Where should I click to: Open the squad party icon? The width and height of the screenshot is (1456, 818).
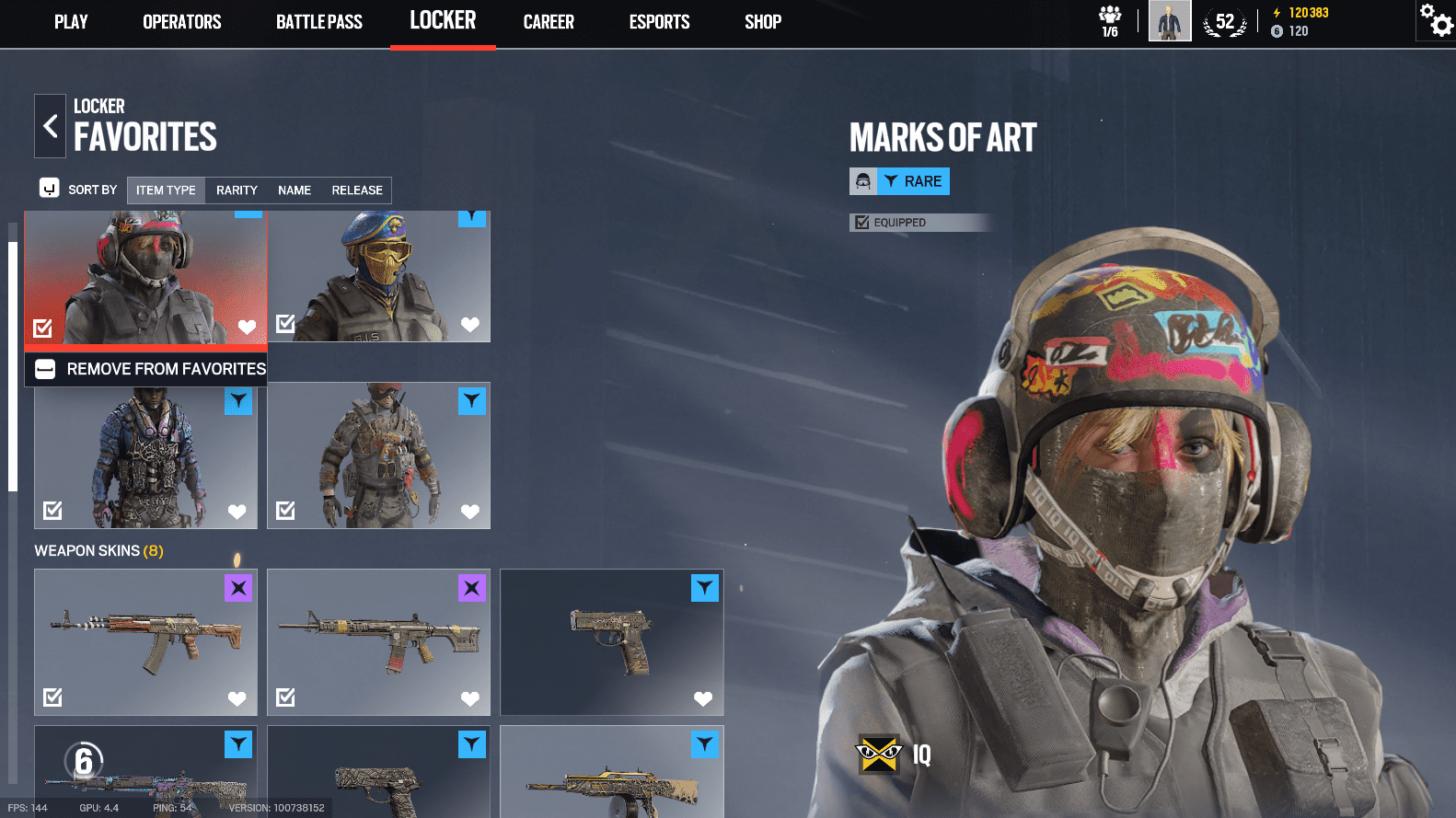[1110, 21]
